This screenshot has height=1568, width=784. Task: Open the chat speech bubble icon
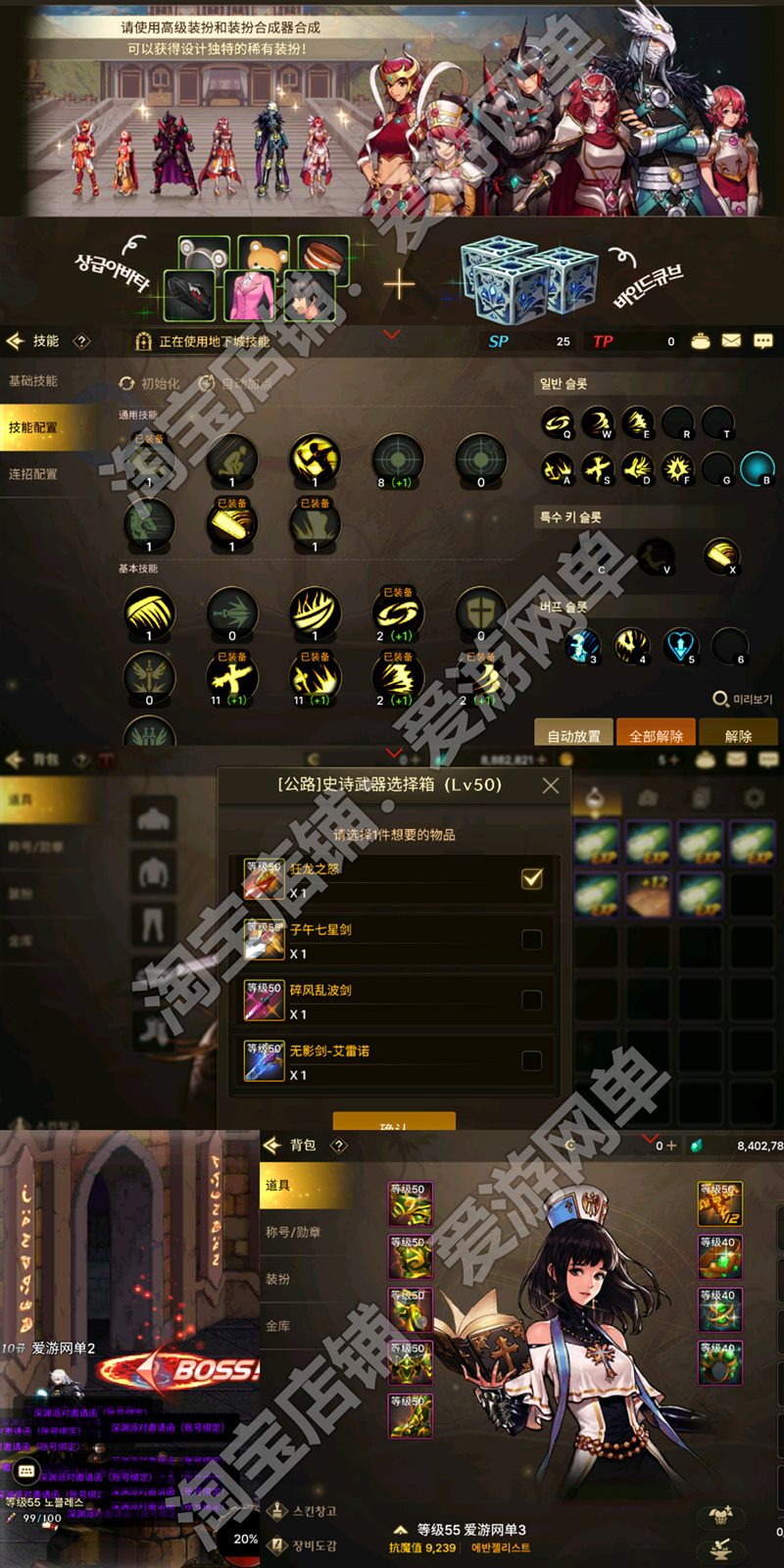point(763,341)
